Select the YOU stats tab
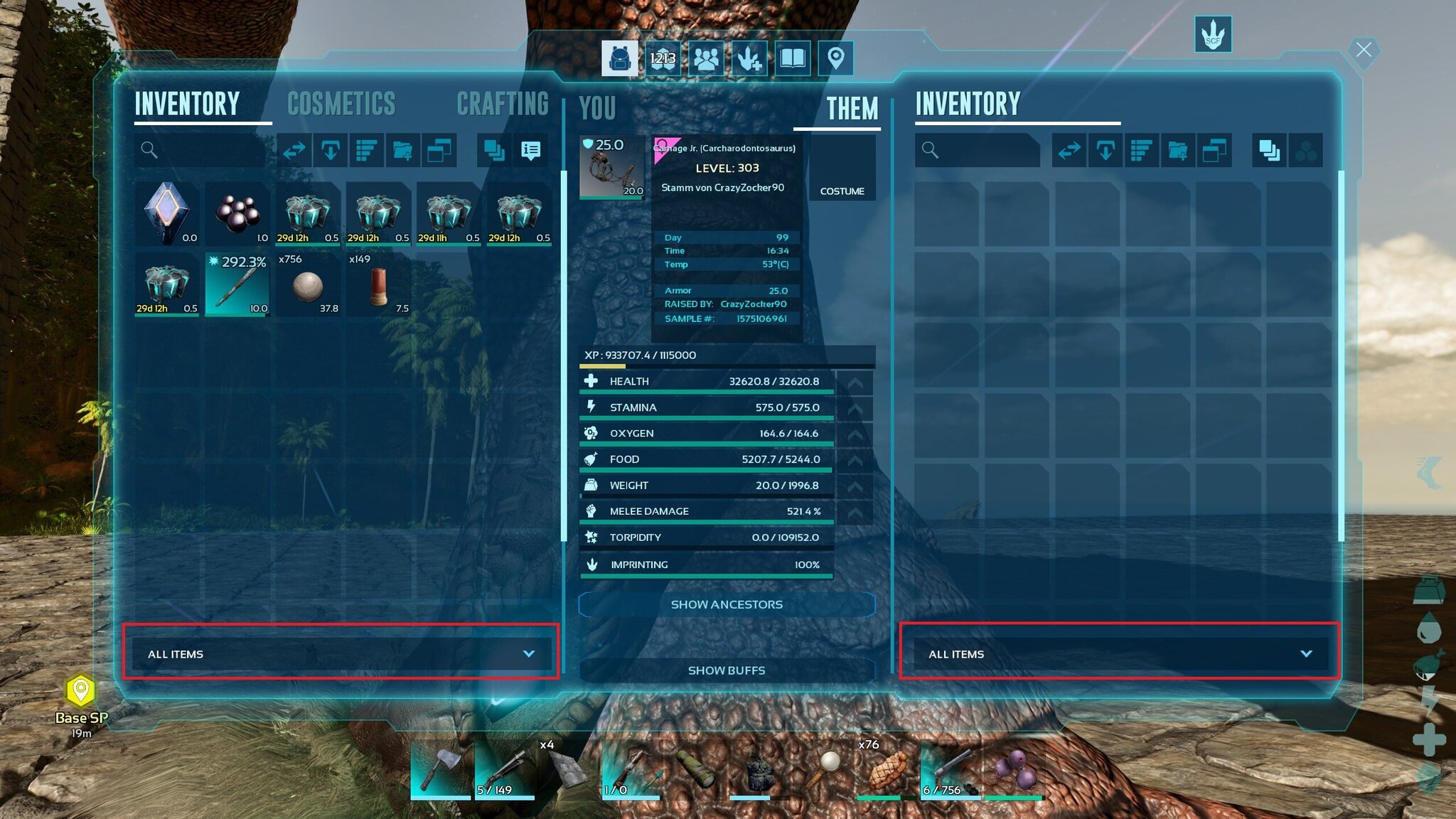This screenshot has width=1456, height=819. (x=597, y=109)
